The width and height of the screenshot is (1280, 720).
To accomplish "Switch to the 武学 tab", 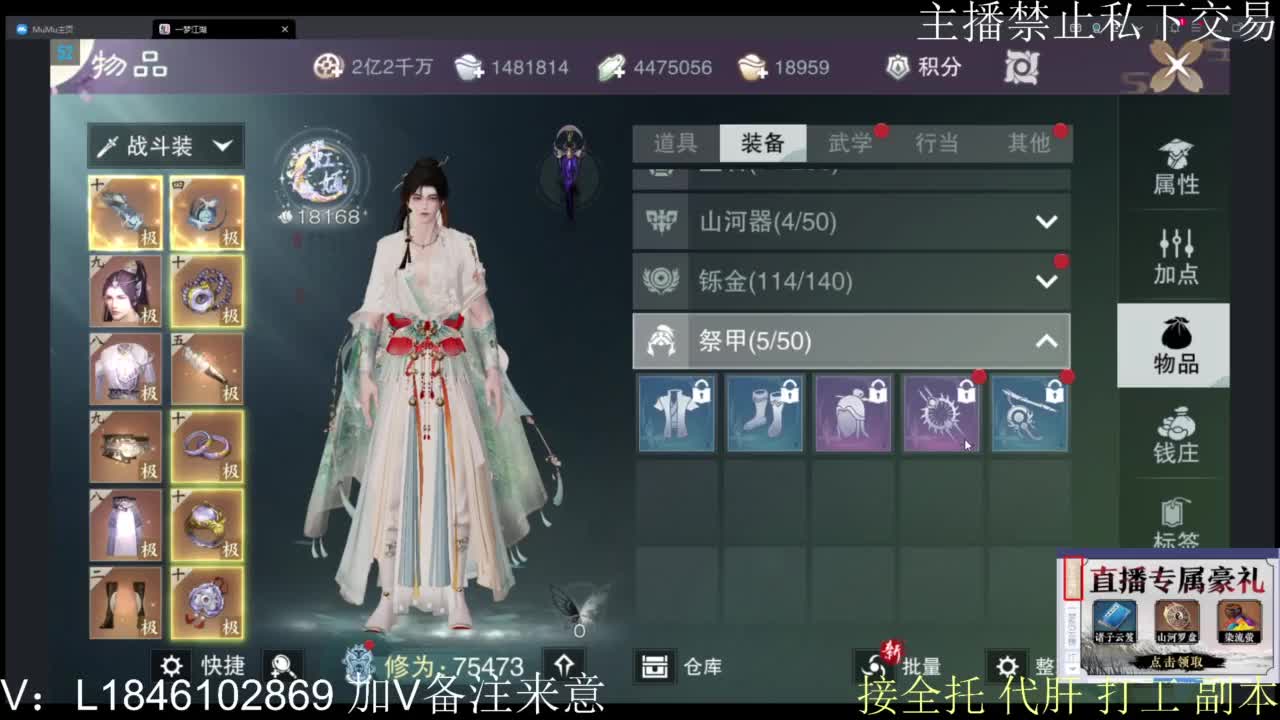I will (852, 143).
